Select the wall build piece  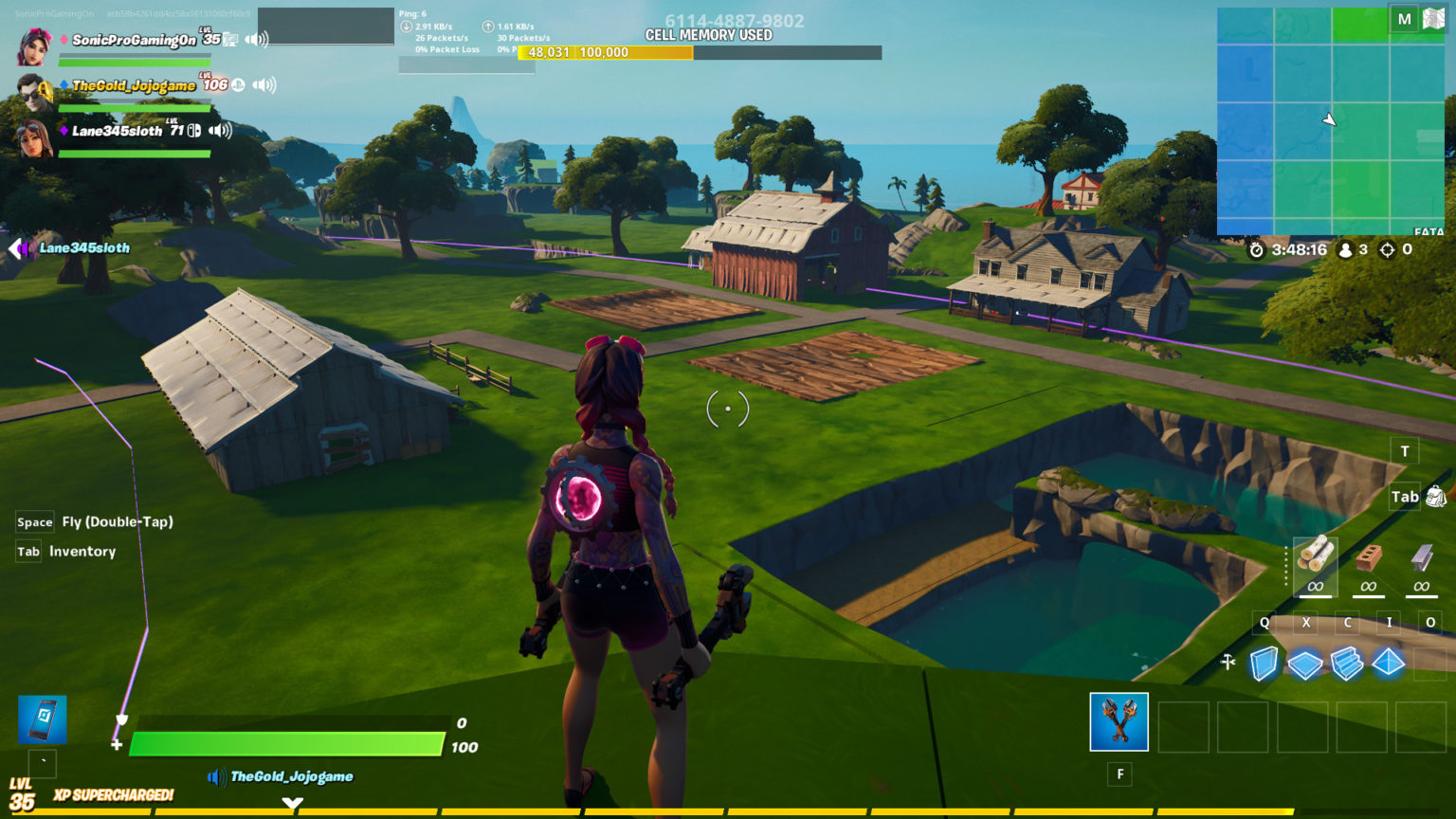[1265, 664]
